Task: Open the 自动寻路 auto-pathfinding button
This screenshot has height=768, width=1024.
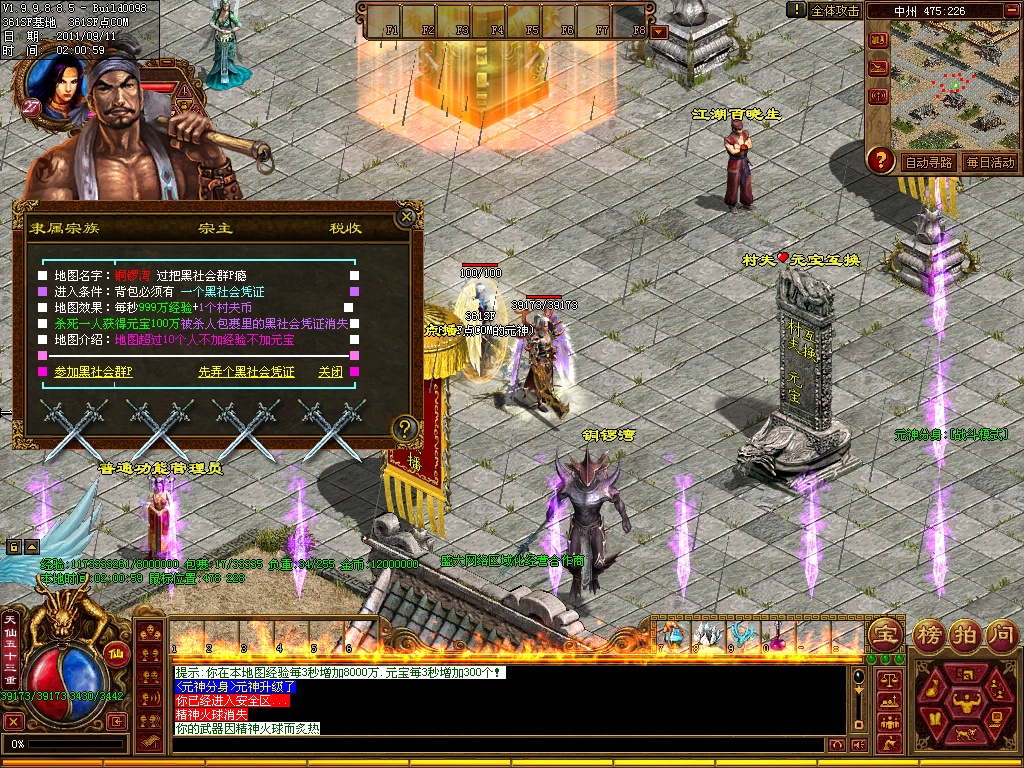Action: pos(928,162)
